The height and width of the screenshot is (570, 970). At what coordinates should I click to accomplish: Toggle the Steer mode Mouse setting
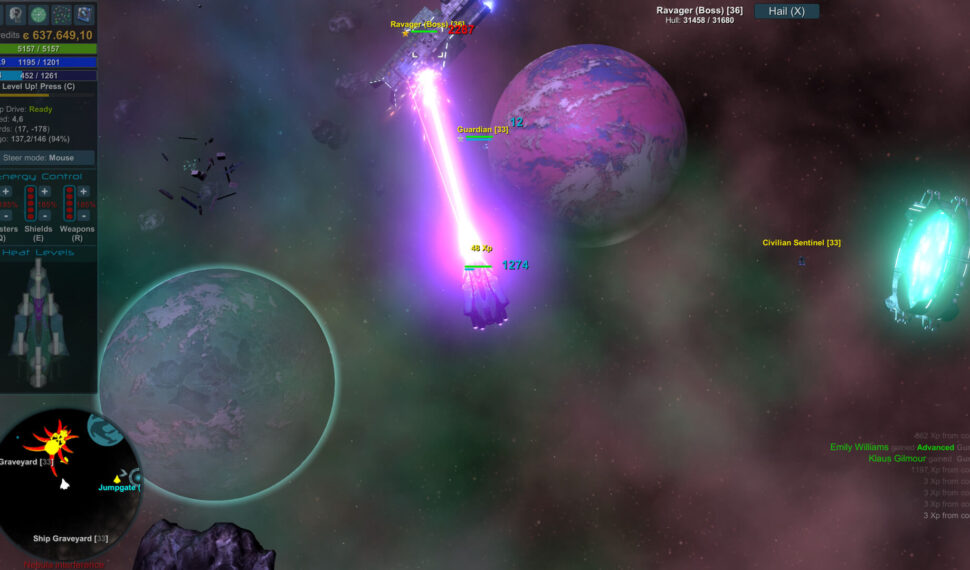(x=48, y=158)
